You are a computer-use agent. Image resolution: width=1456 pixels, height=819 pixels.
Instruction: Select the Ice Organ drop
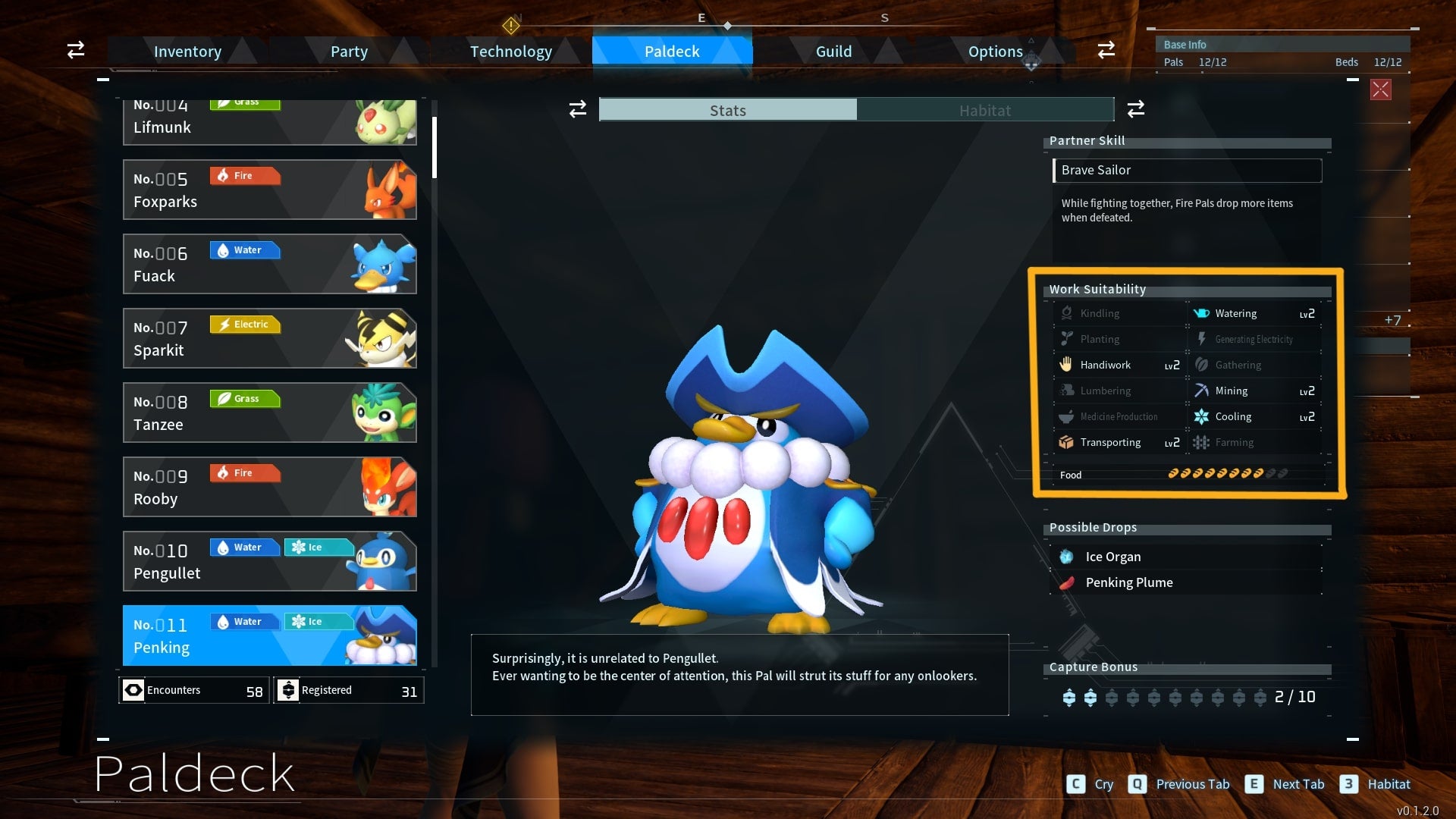click(1112, 557)
